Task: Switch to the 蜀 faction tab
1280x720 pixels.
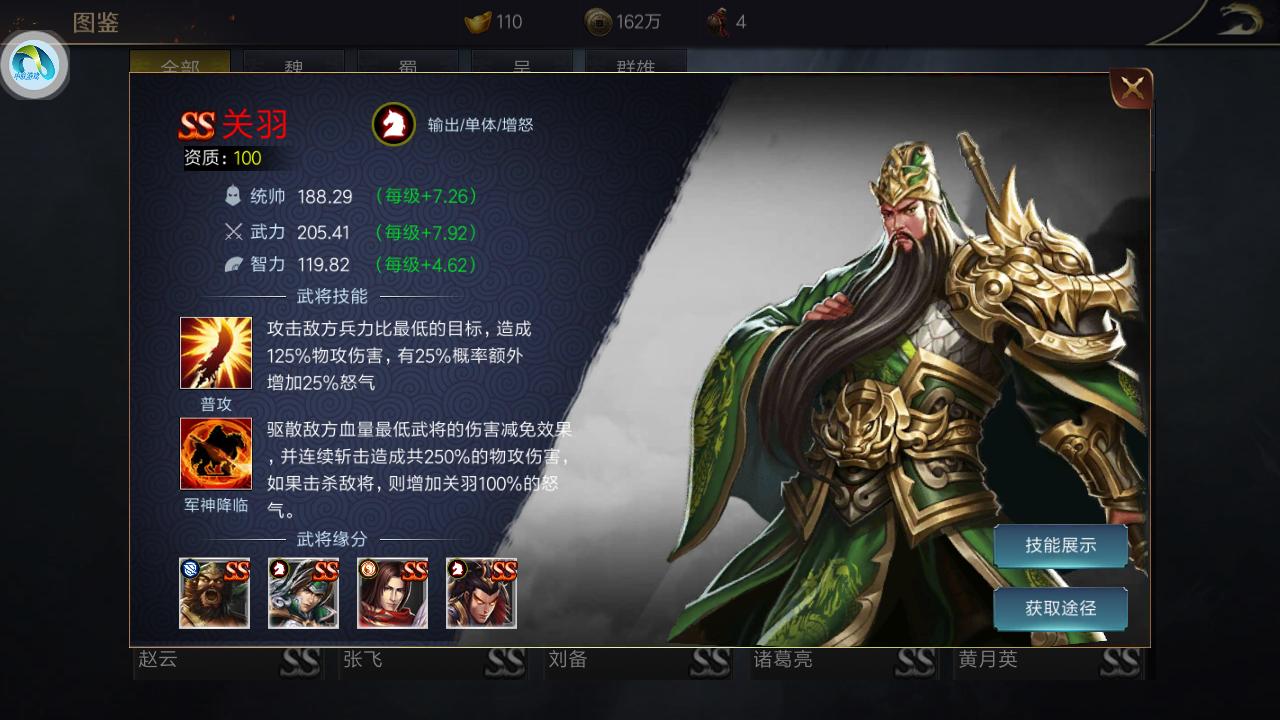Action: (x=407, y=64)
